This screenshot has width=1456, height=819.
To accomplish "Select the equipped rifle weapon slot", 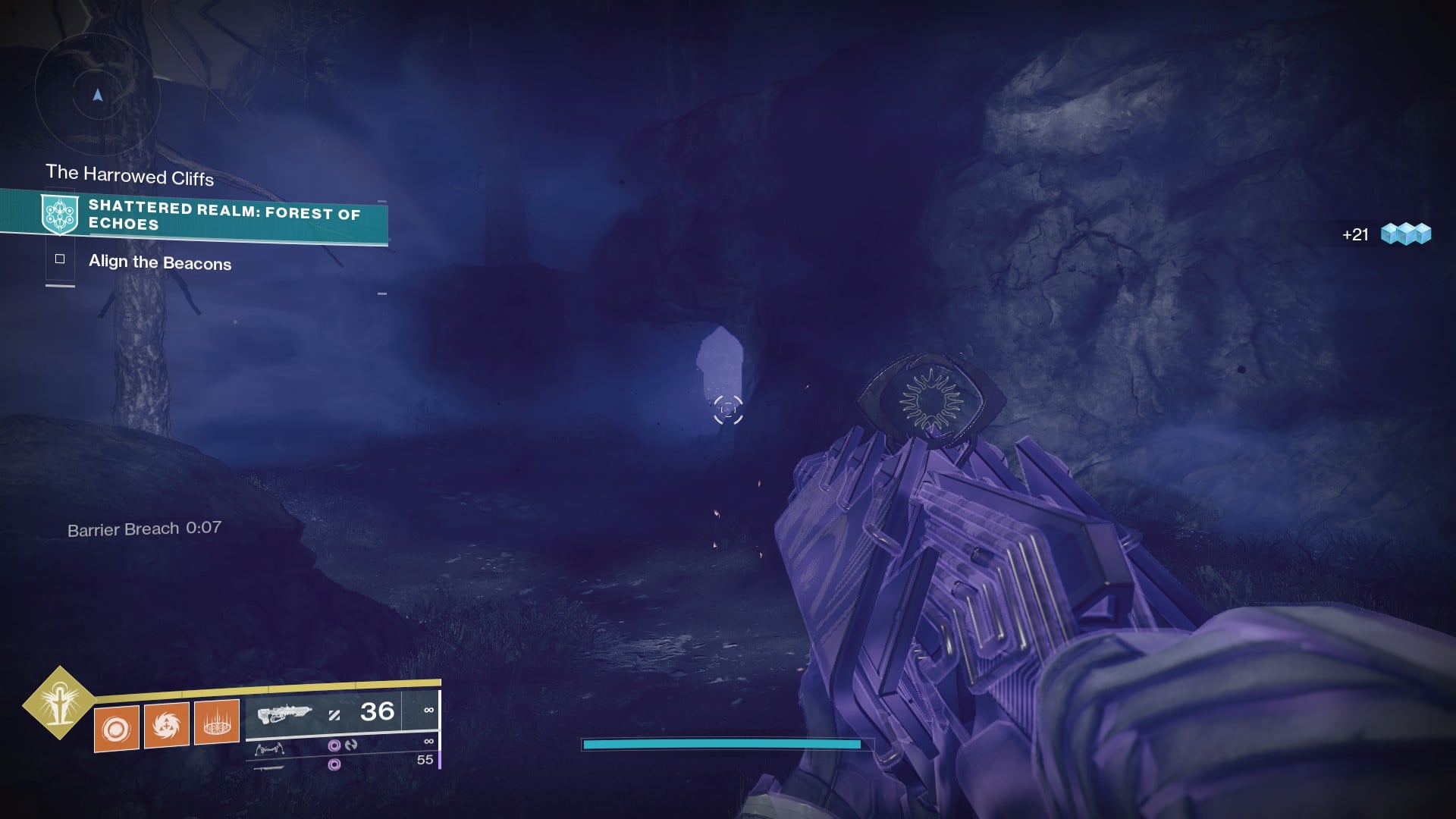I will (x=285, y=714).
